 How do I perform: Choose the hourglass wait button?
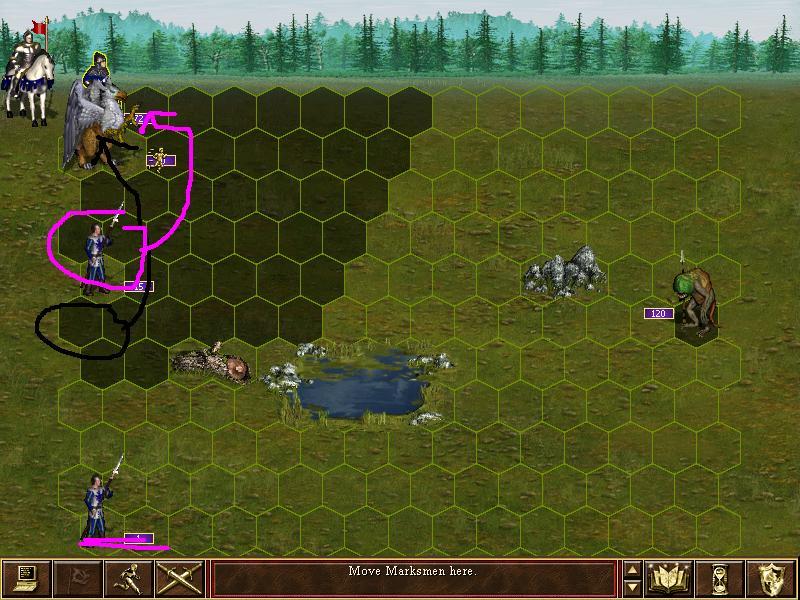720,578
